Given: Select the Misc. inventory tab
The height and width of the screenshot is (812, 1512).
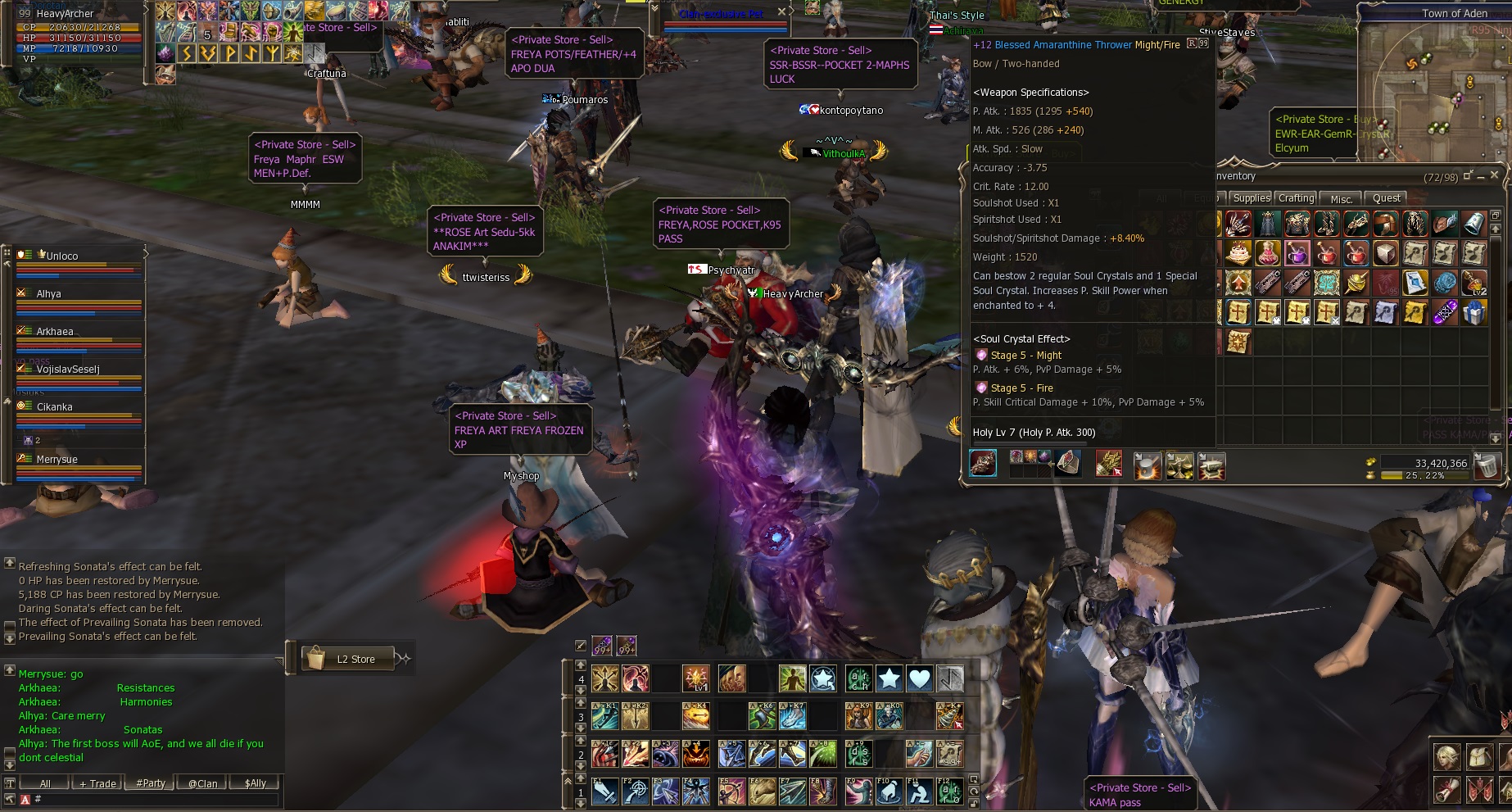Looking at the screenshot, I should tap(1342, 198).
